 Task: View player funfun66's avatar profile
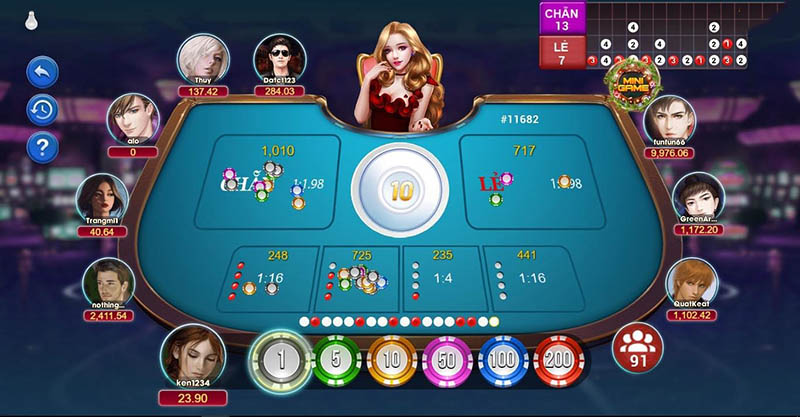669,121
